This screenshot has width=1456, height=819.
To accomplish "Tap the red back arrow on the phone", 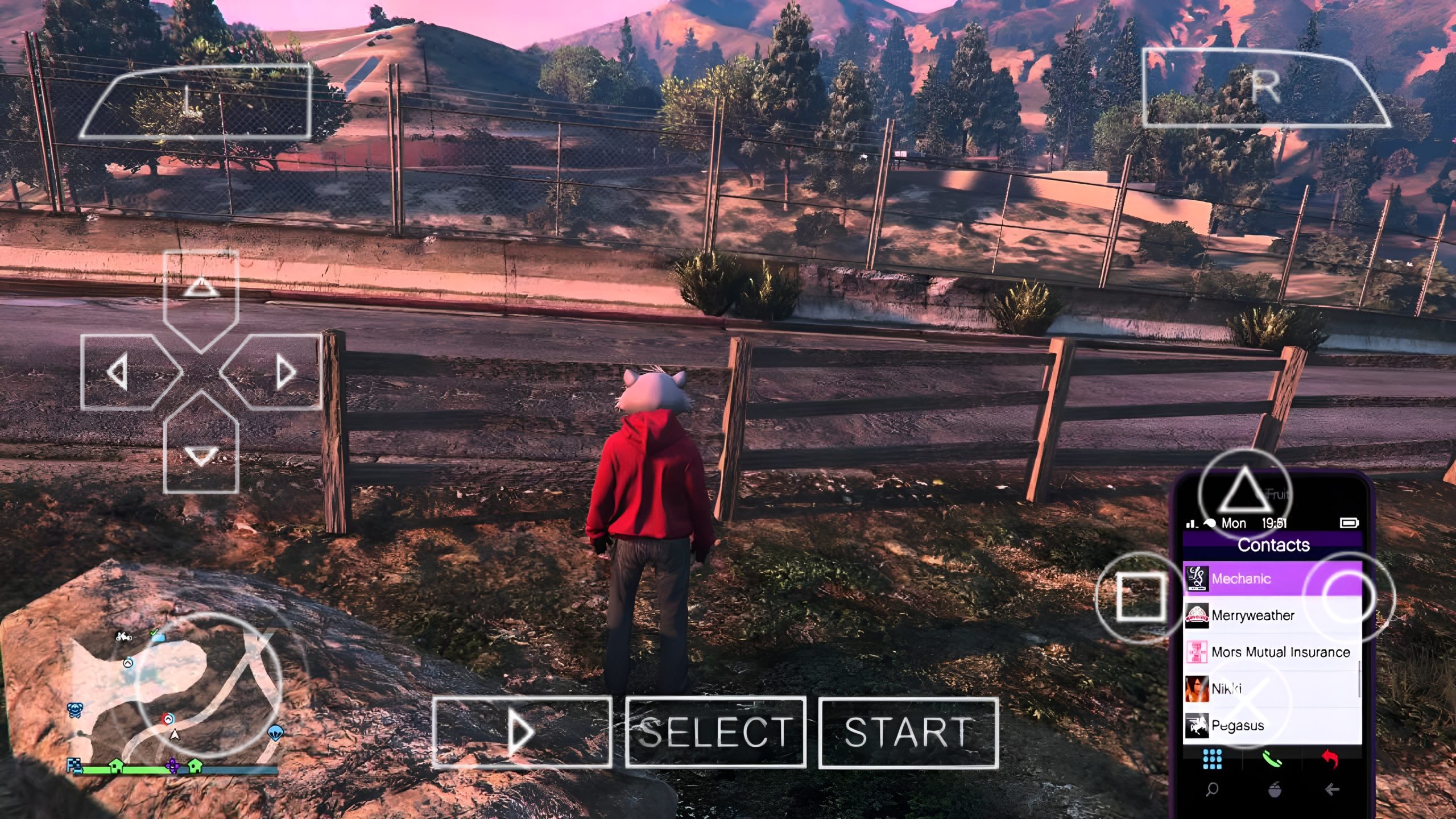I will click(1330, 760).
